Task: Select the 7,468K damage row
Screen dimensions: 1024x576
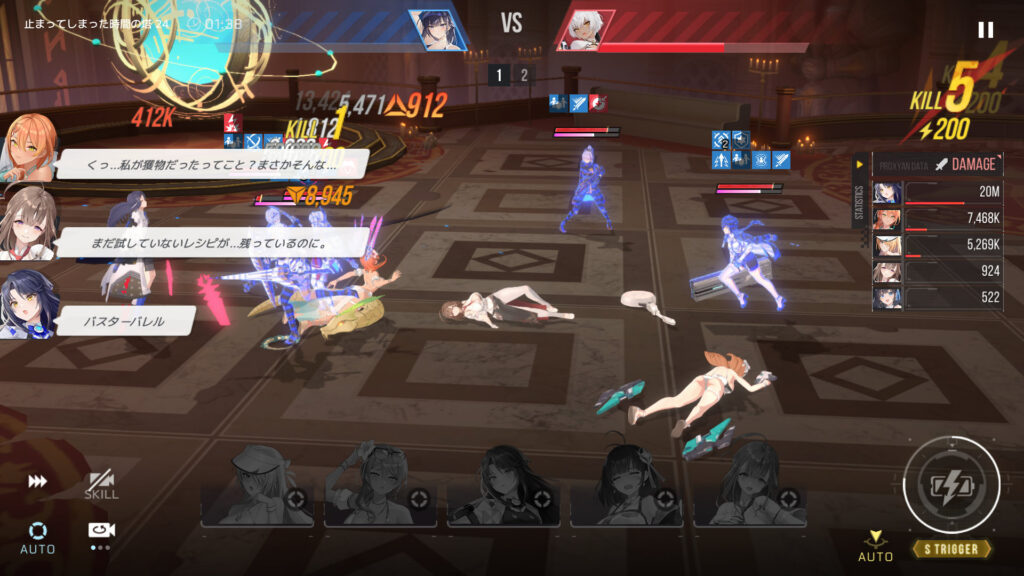Action: coord(938,219)
